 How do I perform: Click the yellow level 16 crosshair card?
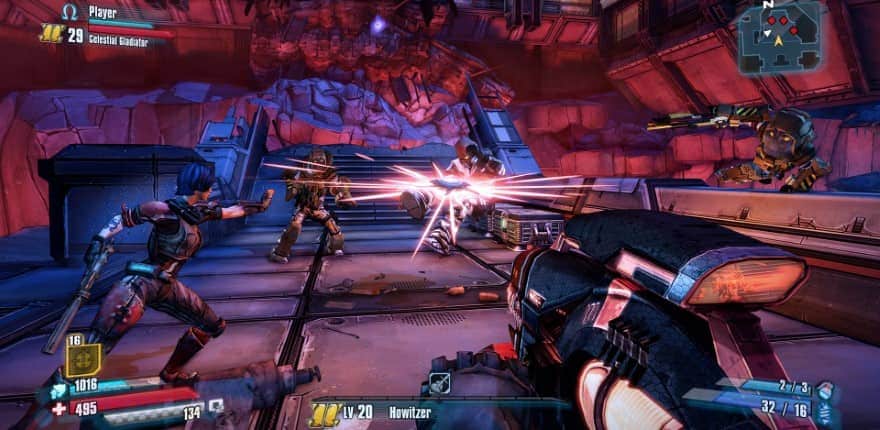click(x=83, y=358)
